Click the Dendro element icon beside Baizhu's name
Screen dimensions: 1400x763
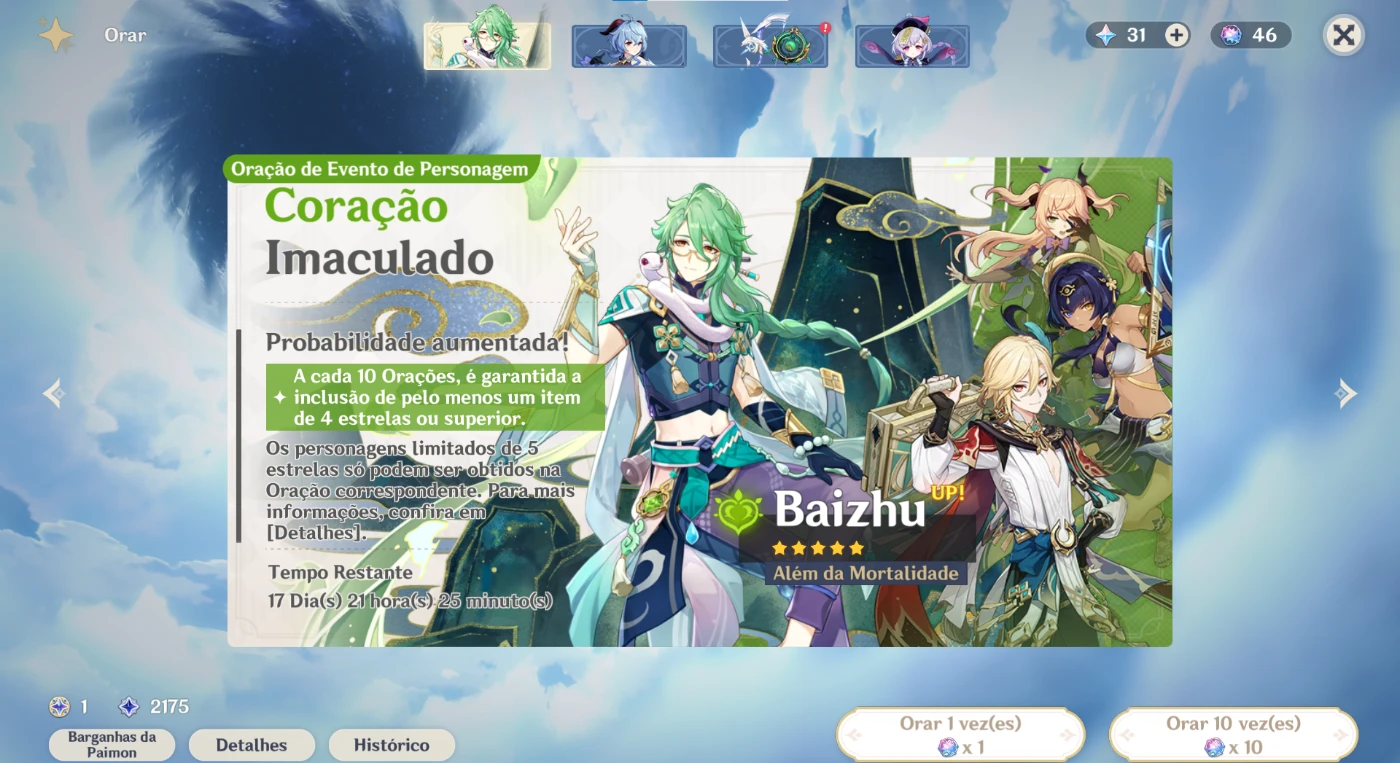click(737, 512)
